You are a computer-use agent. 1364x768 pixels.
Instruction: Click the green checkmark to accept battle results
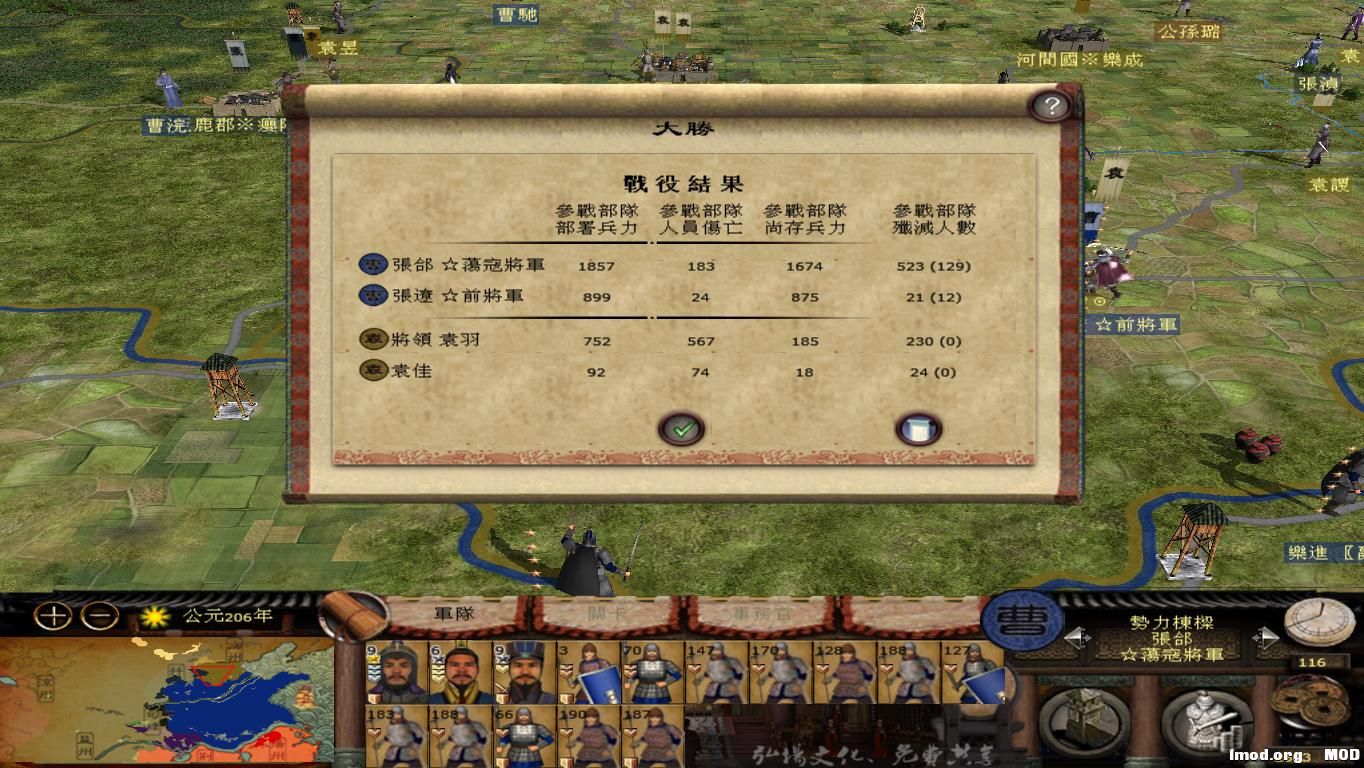point(683,427)
